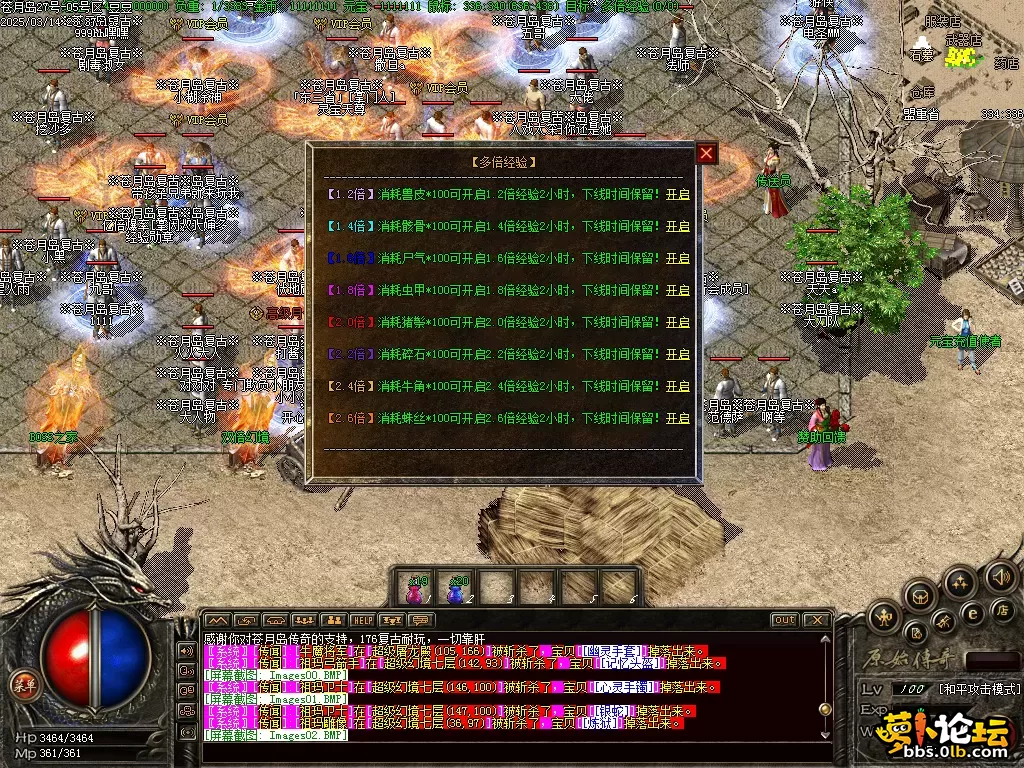Close the chat panel with X
The image size is (1024, 768).
[816, 620]
